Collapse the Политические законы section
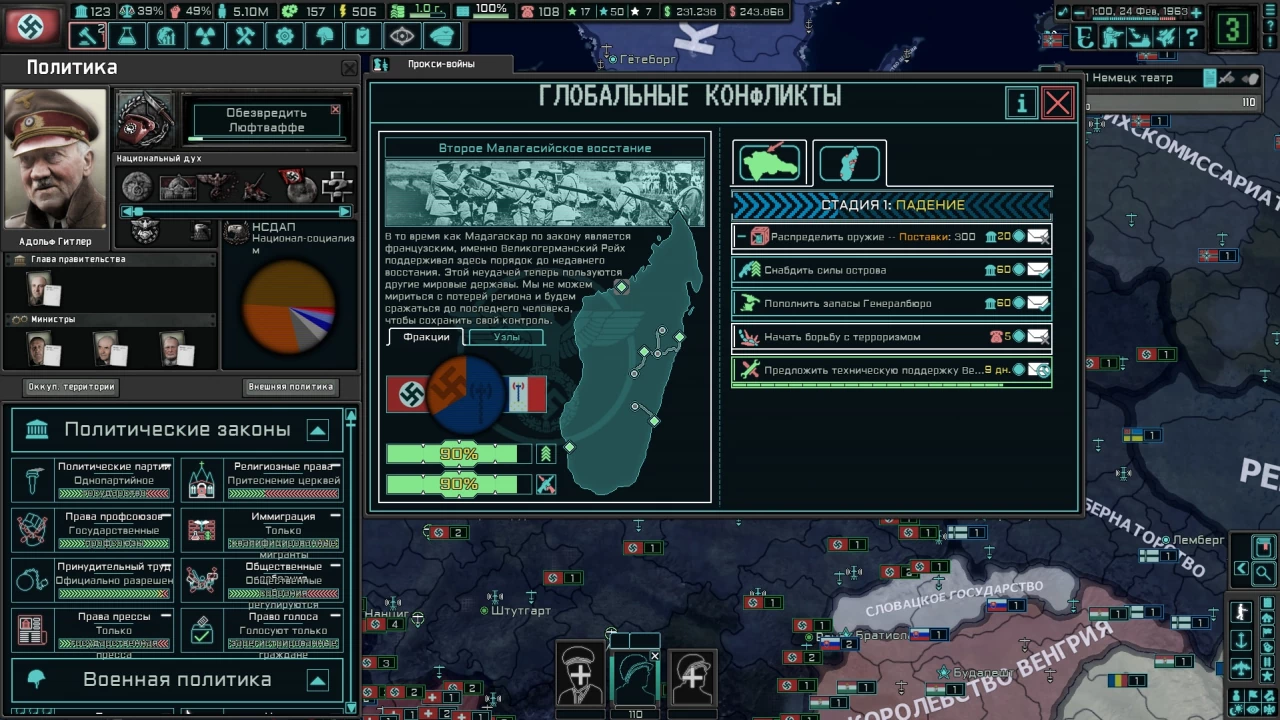 pyautogui.click(x=317, y=430)
